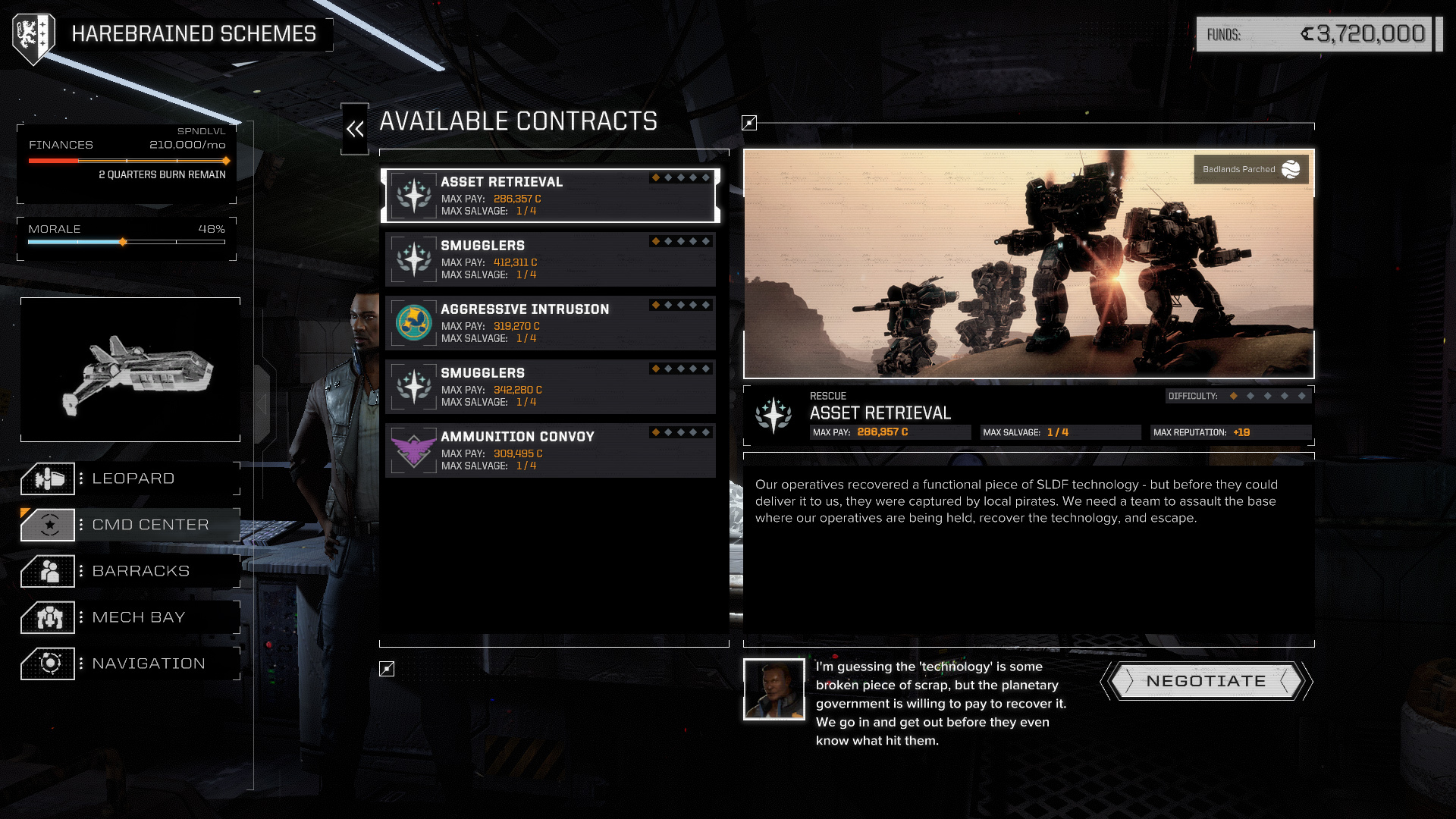Screen dimensions: 1456x819
Task: Click the Leopard dropship icon
Action: tap(49, 479)
